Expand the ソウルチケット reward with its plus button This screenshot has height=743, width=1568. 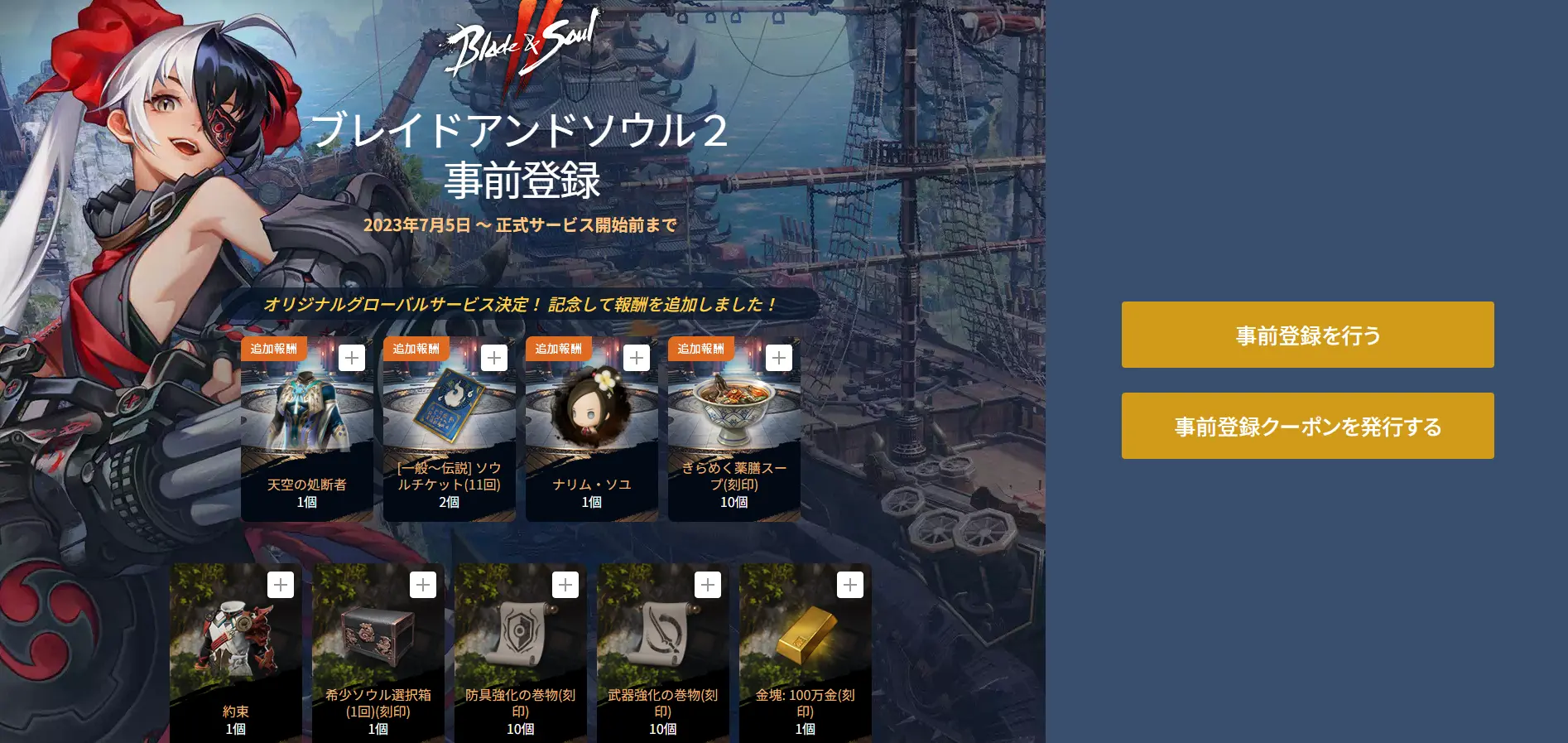coord(494,357)
